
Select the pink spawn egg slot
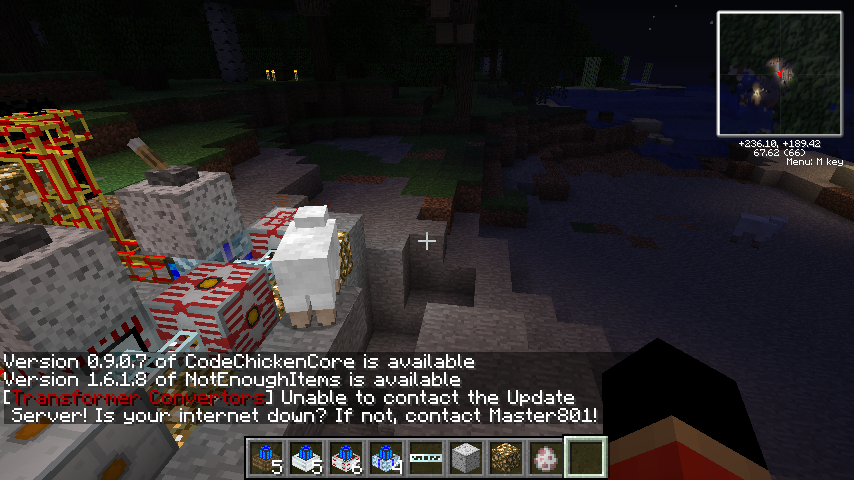point(547,458)
